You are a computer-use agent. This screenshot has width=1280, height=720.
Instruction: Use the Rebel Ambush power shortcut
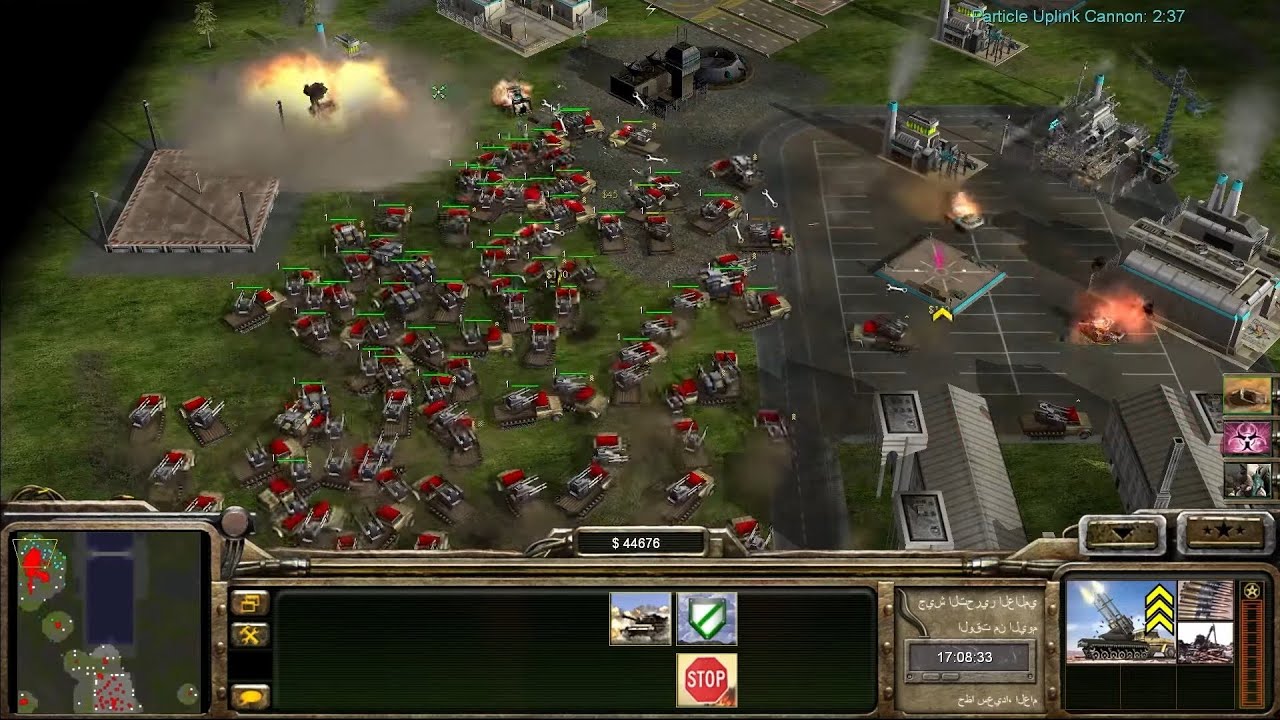pos(1247,480)
